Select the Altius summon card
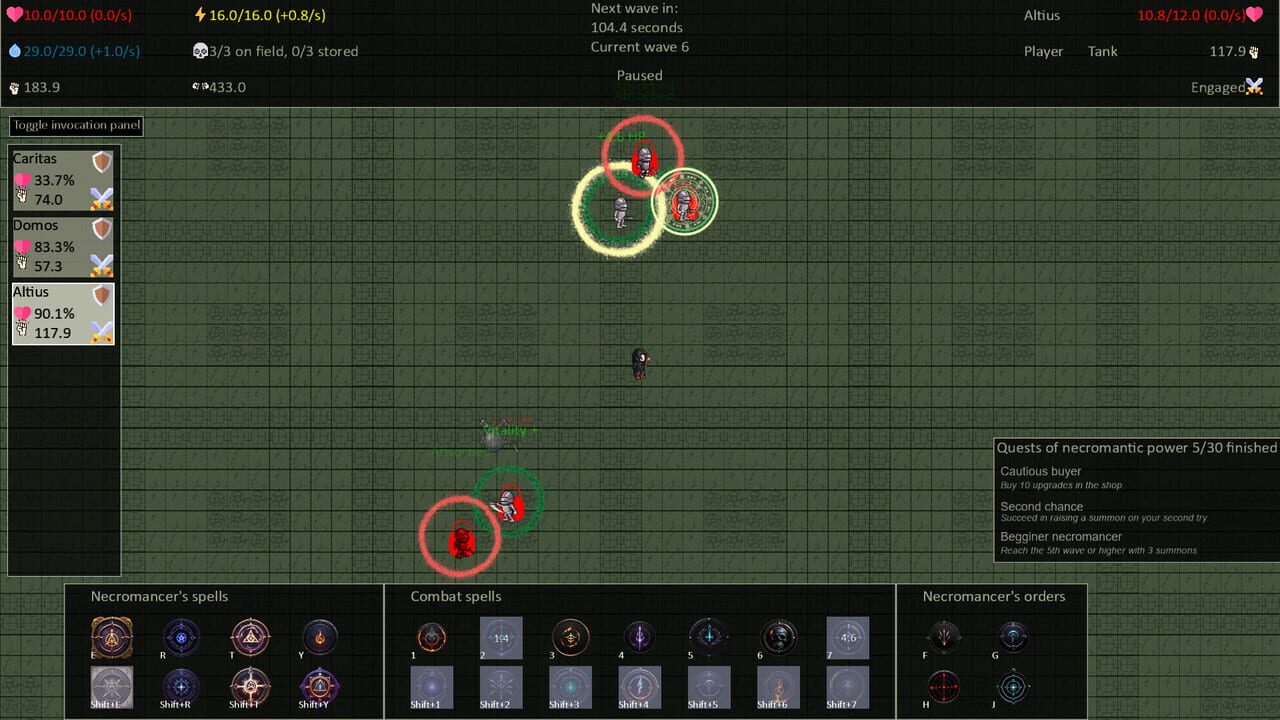 pos(62,312)
